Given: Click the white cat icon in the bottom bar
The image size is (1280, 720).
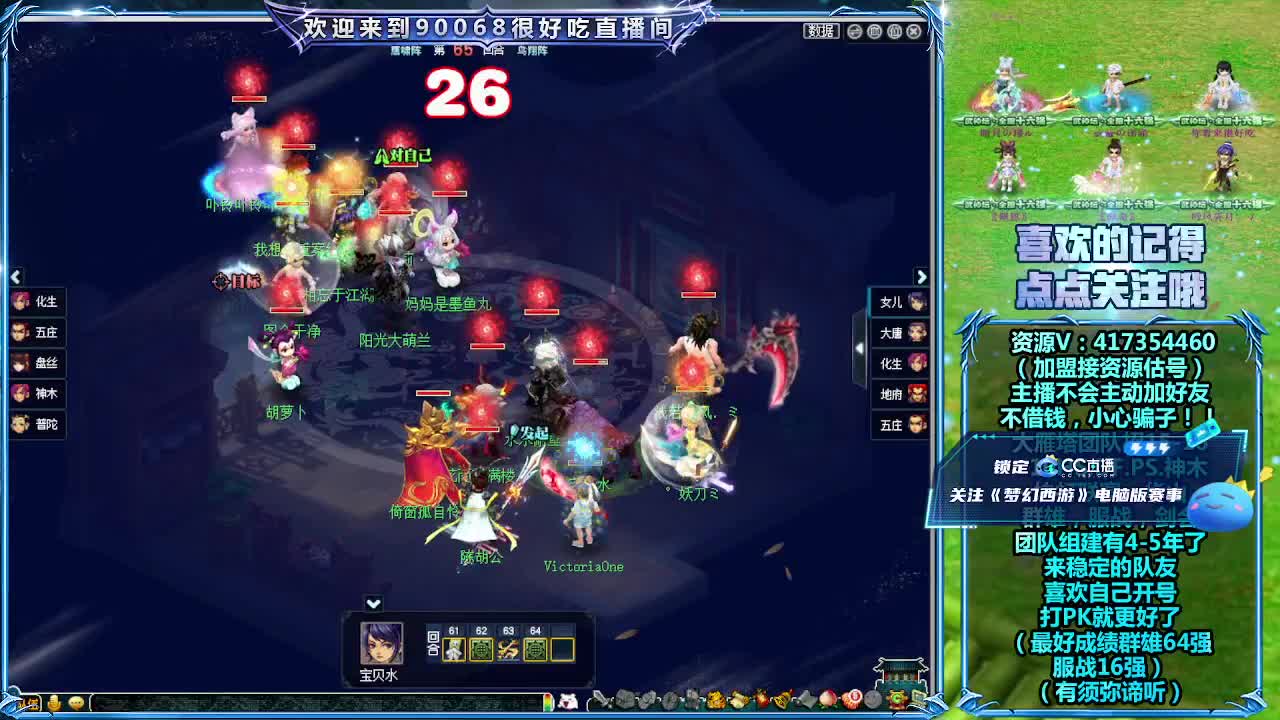Looking at the screenshot, I should point(566,701).
